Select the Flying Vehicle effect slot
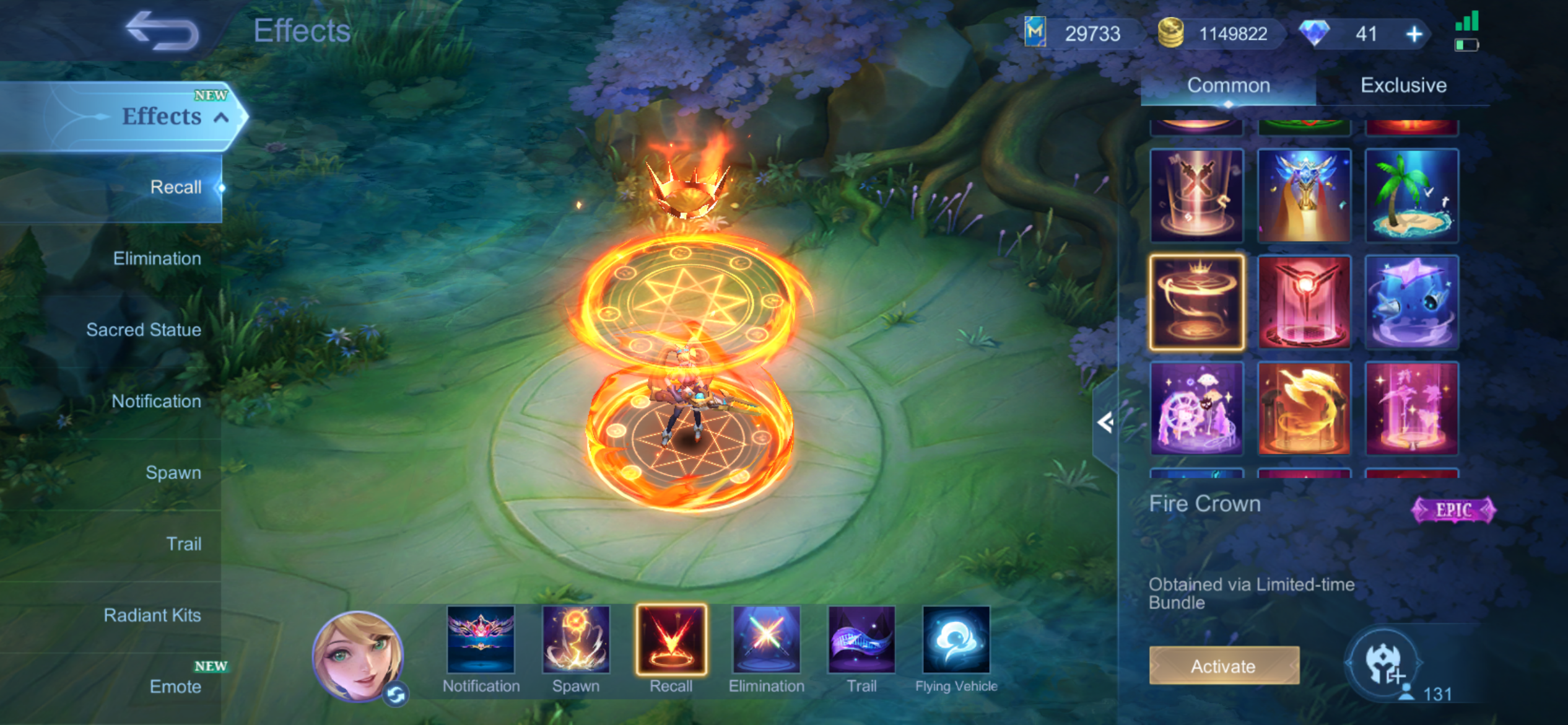Viewport: 1568px width, 725px height. coord(956,641)
